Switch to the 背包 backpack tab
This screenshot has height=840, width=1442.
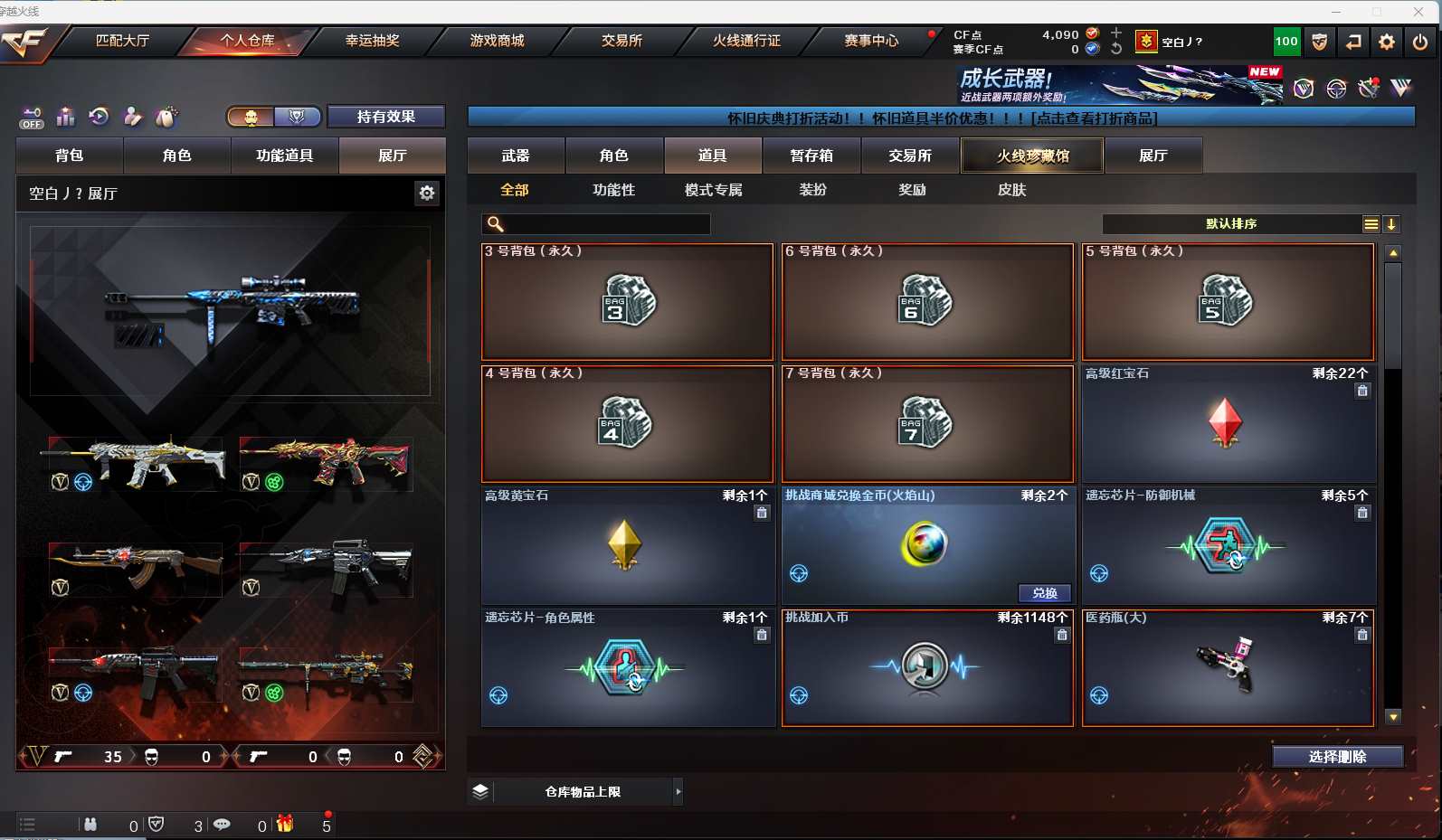point(70,156)
